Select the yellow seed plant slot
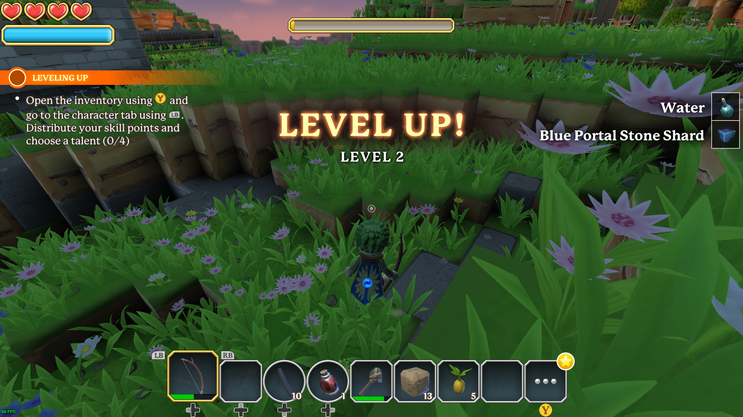 coord(458,381)
